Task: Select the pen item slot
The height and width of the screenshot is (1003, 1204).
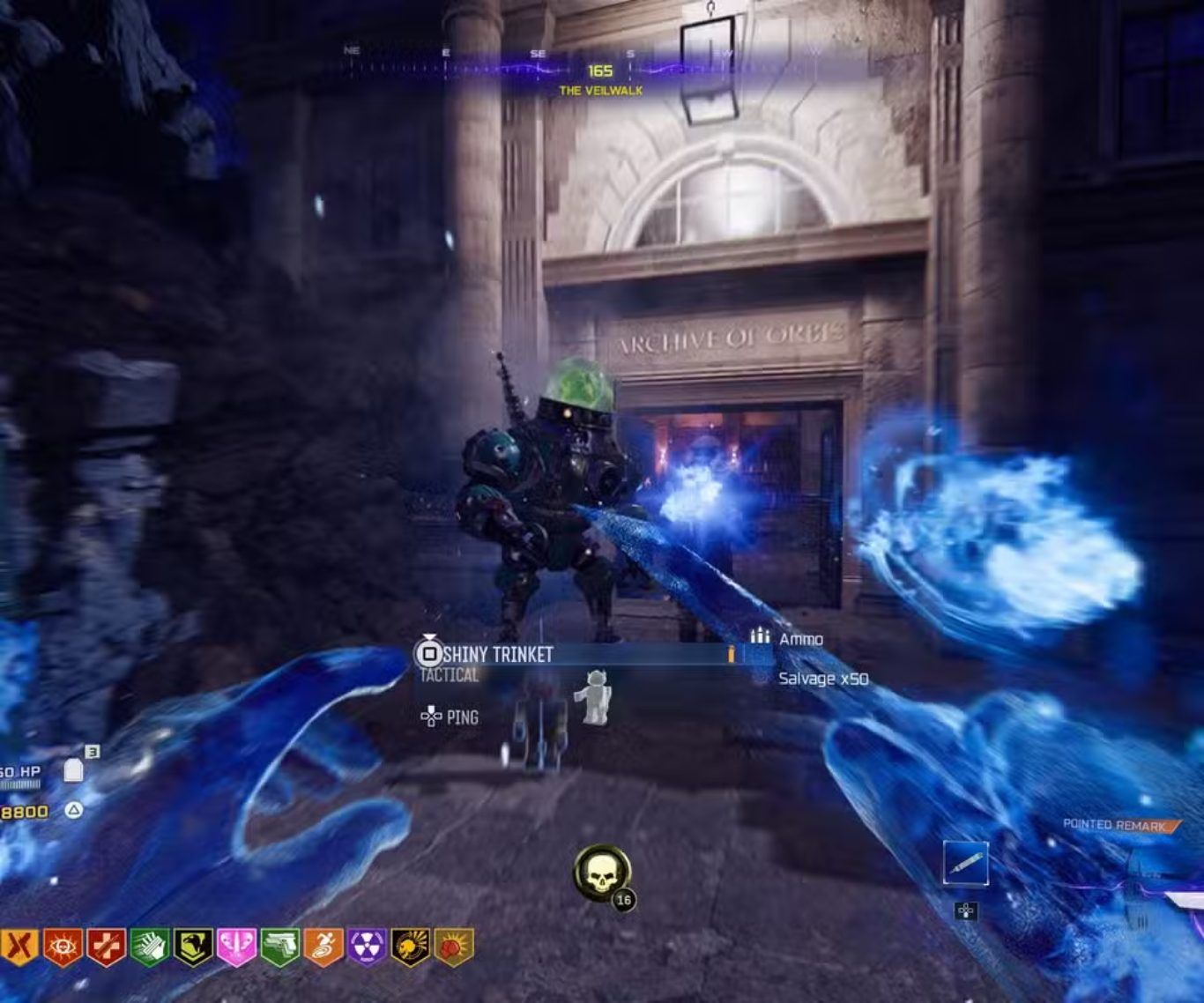Action: pyautogui.click(x=966, y=863)
